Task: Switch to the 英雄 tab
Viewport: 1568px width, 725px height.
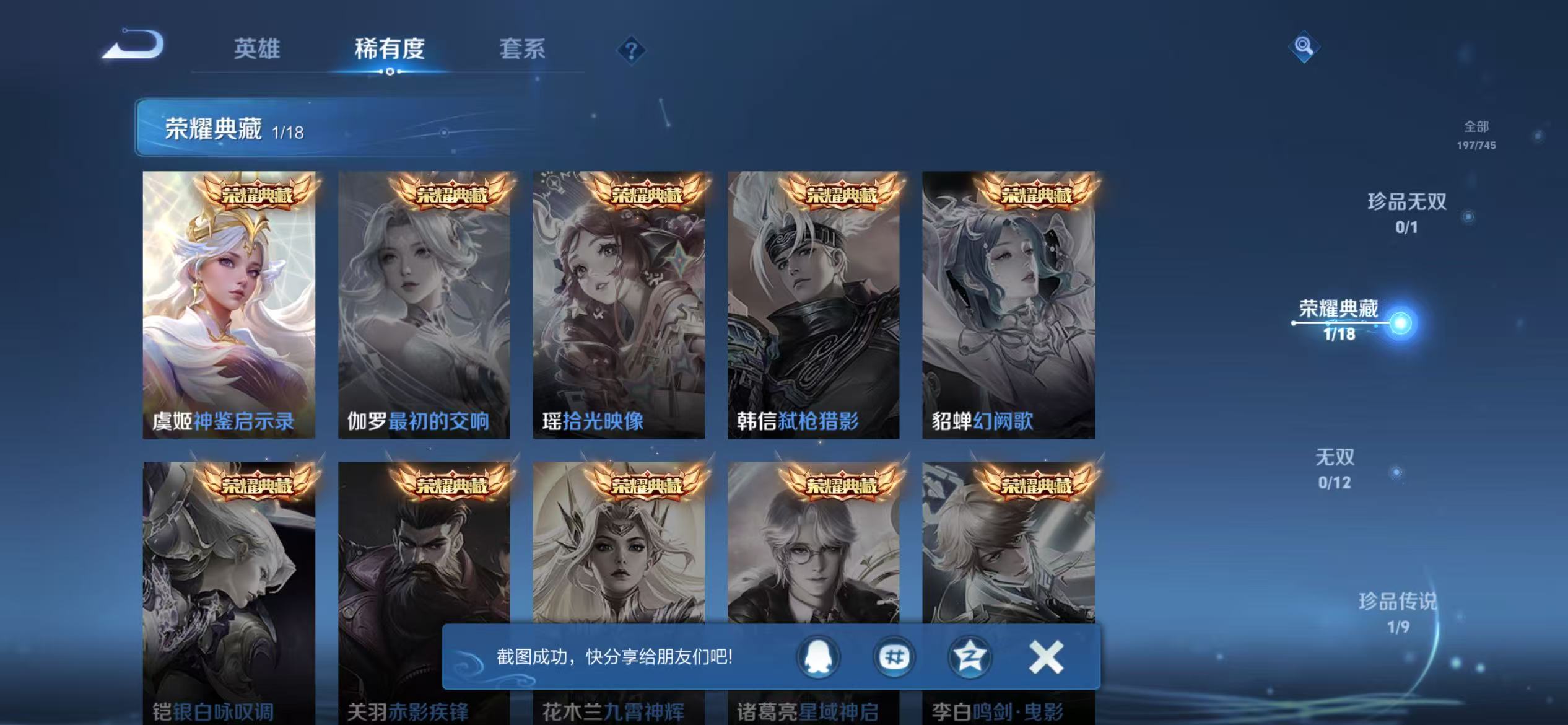Action: tap(258, 50)
